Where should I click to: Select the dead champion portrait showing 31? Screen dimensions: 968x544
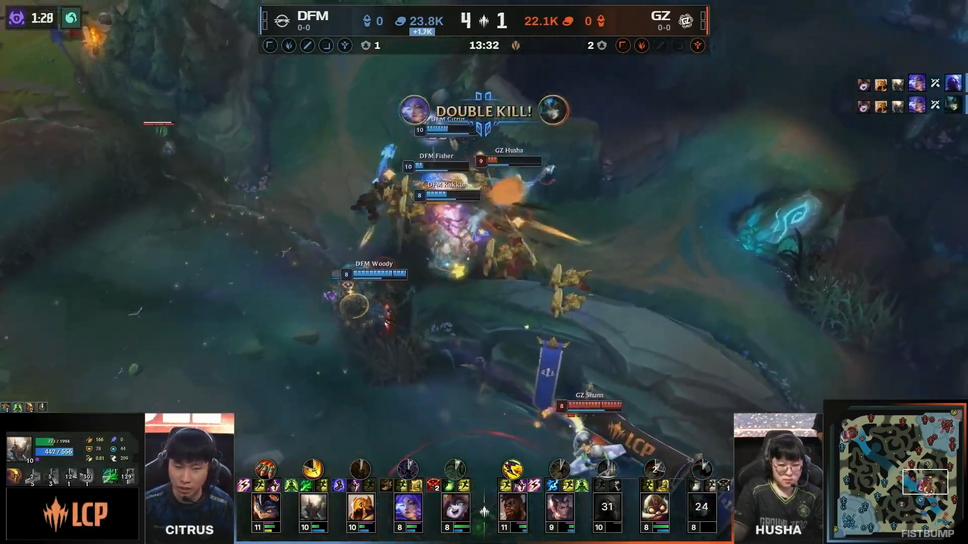(x=607, y=508)
